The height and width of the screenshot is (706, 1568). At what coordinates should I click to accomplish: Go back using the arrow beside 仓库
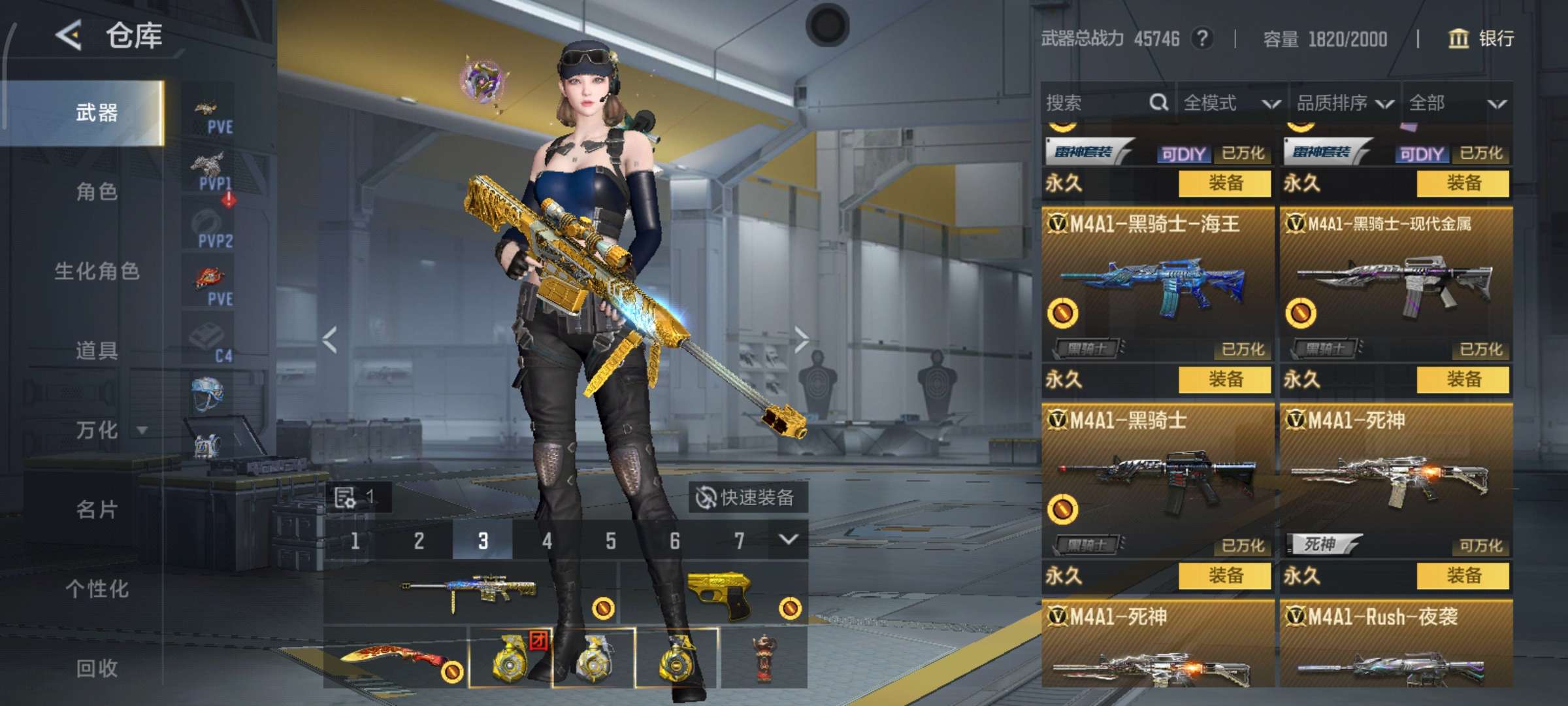[69, 35]
